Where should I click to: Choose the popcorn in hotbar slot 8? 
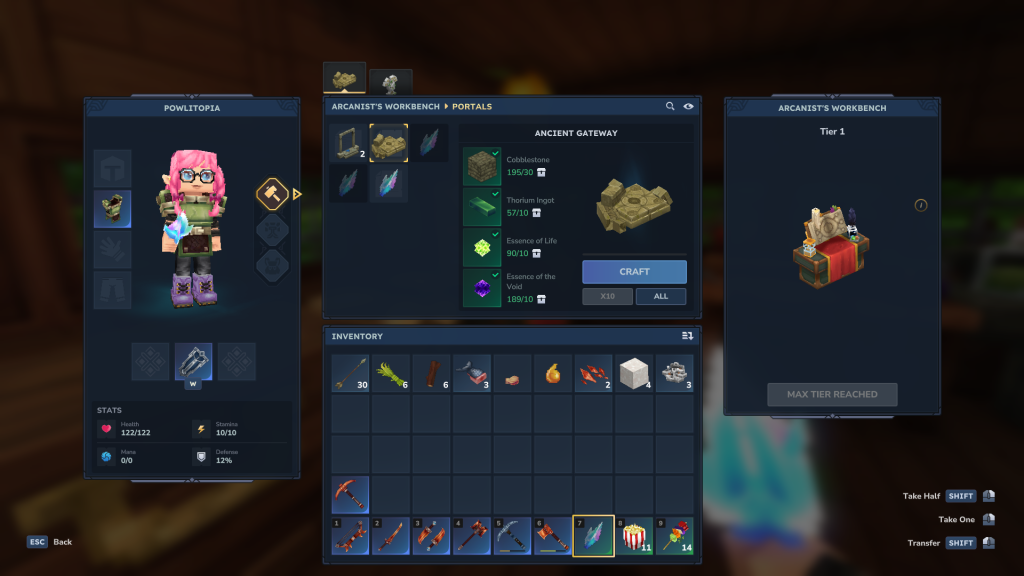point(634,536)
